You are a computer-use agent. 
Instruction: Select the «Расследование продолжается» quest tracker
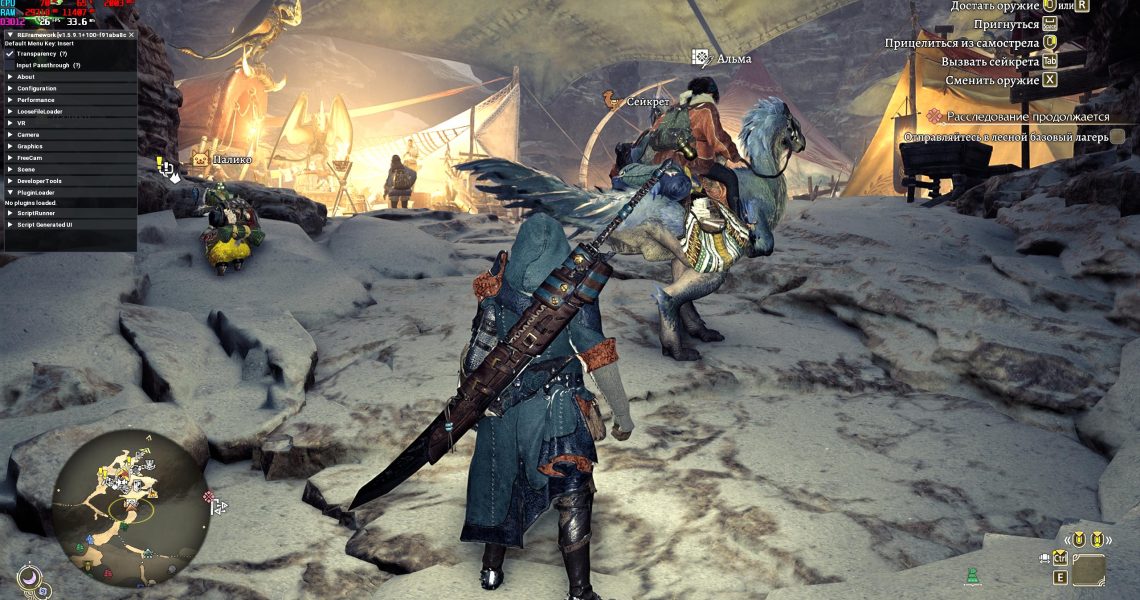click(1029, 116)
